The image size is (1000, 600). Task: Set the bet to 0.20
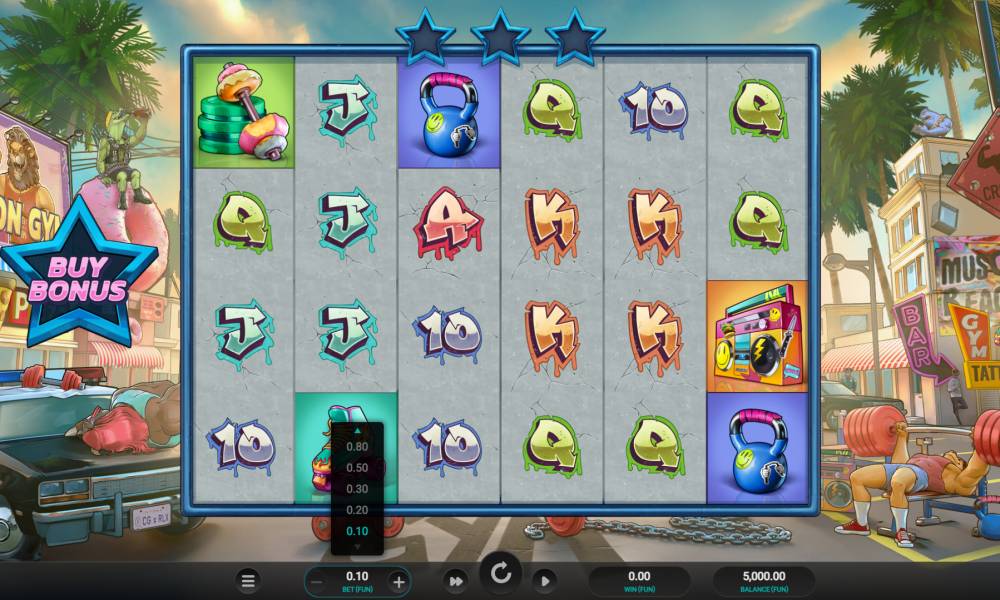click(357, 510)
